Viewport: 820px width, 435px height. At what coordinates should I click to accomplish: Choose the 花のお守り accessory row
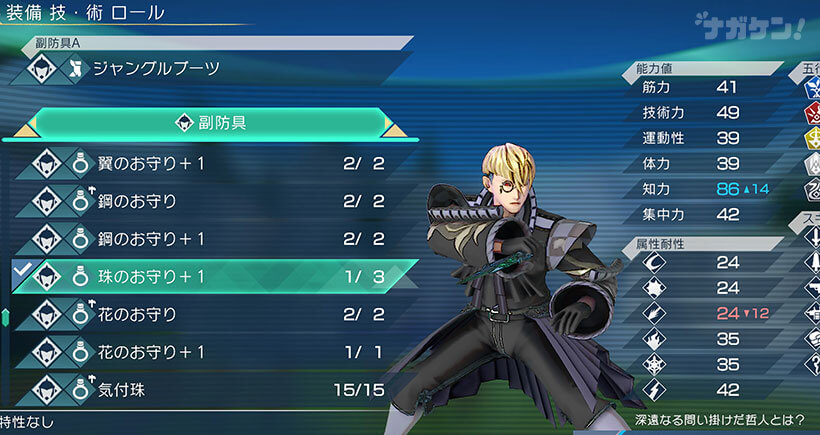(x=200, y=315)
